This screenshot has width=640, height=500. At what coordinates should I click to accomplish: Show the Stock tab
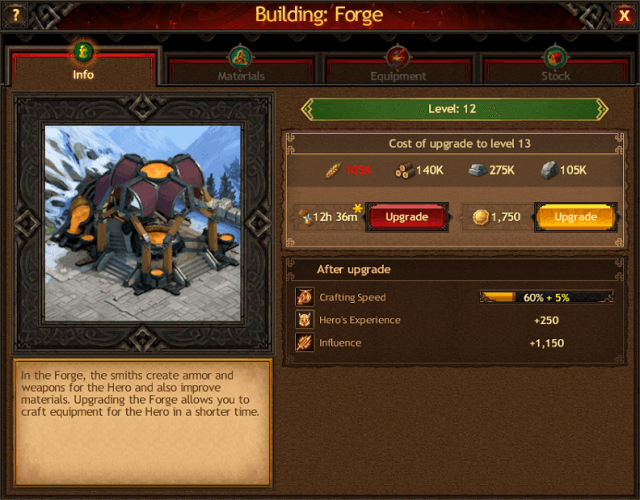pos(556,68)
